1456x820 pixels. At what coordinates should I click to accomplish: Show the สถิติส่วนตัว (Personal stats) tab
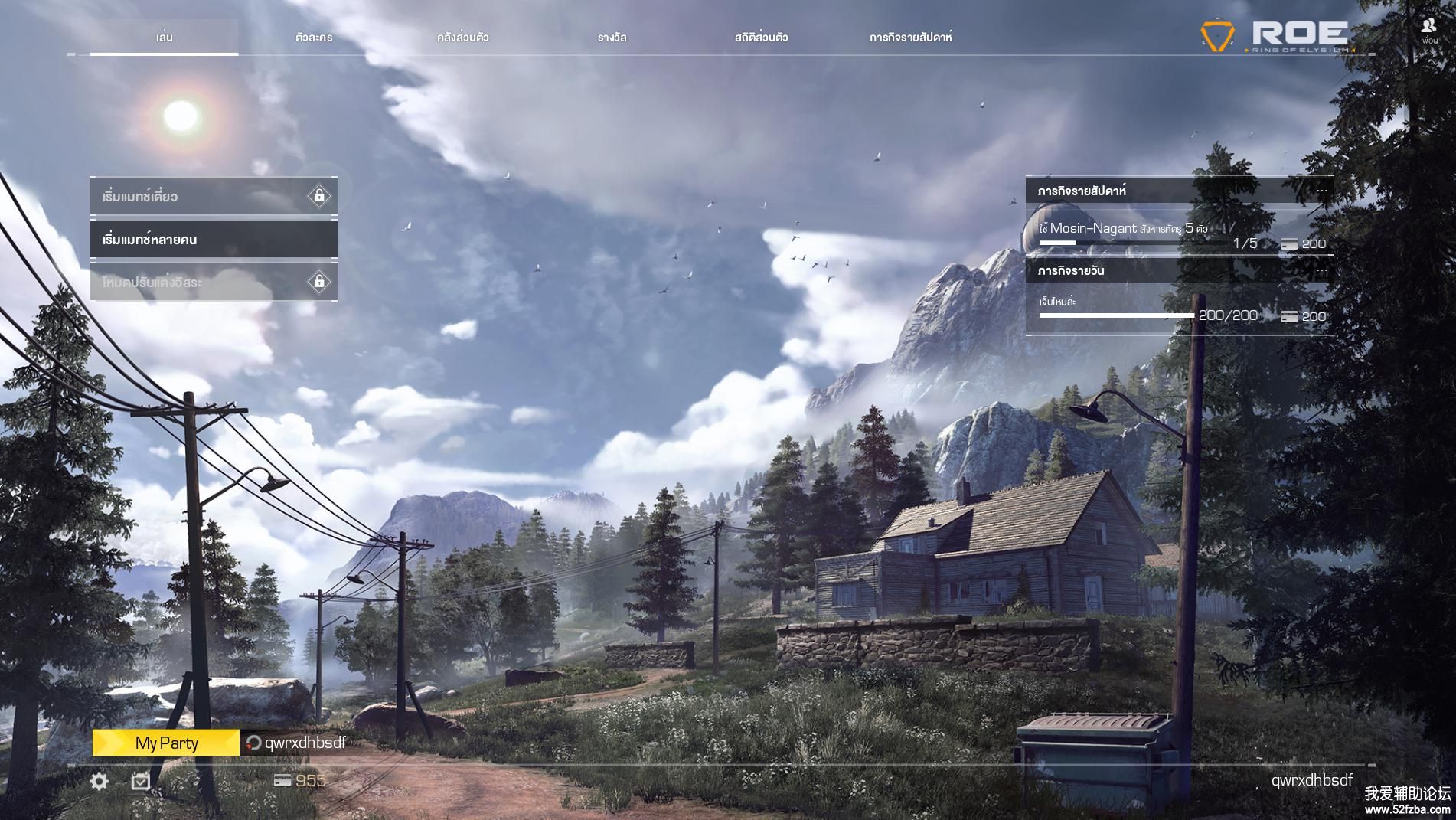(x=761, y=37)
